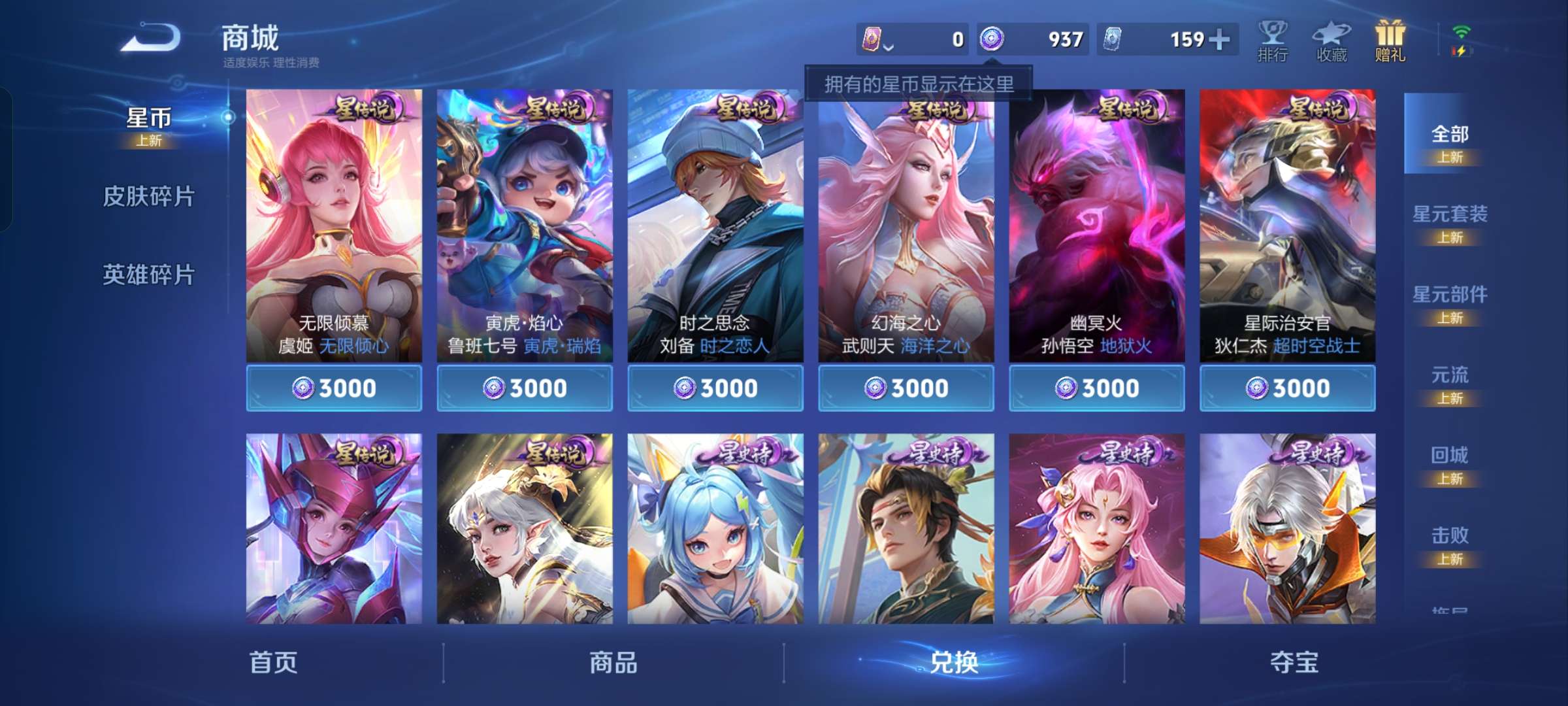The image size is (1568, 706).
Task: Purchase the 时之思念 Liu Bei skin
Action: pos(715,387)
